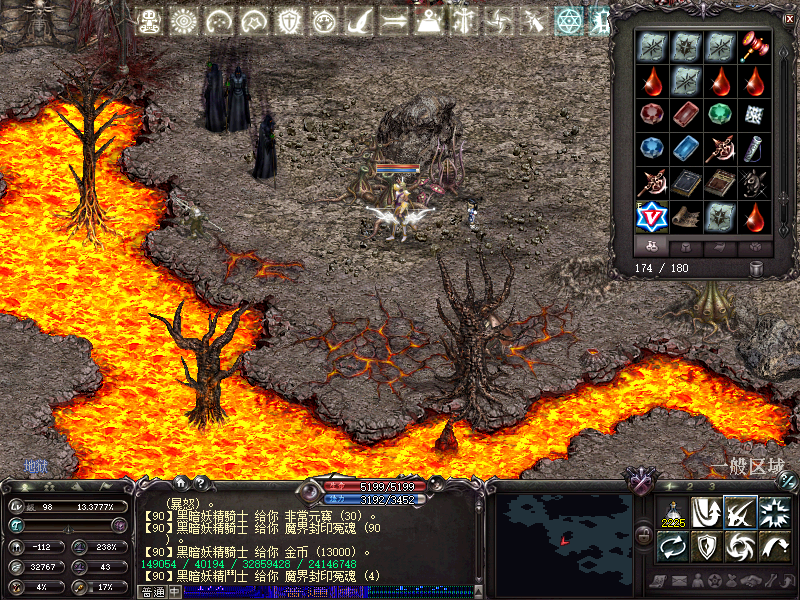Select the rolled parchment scroll item
The image size is (800, 600).
(686, 215)
